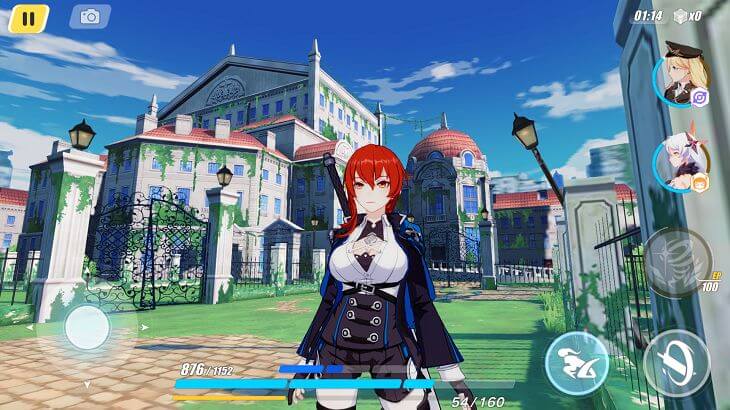This screenshot has width=730, height=410.
Task: Switch to the blonde officer-cap teammate
Action: pos(683,73)
